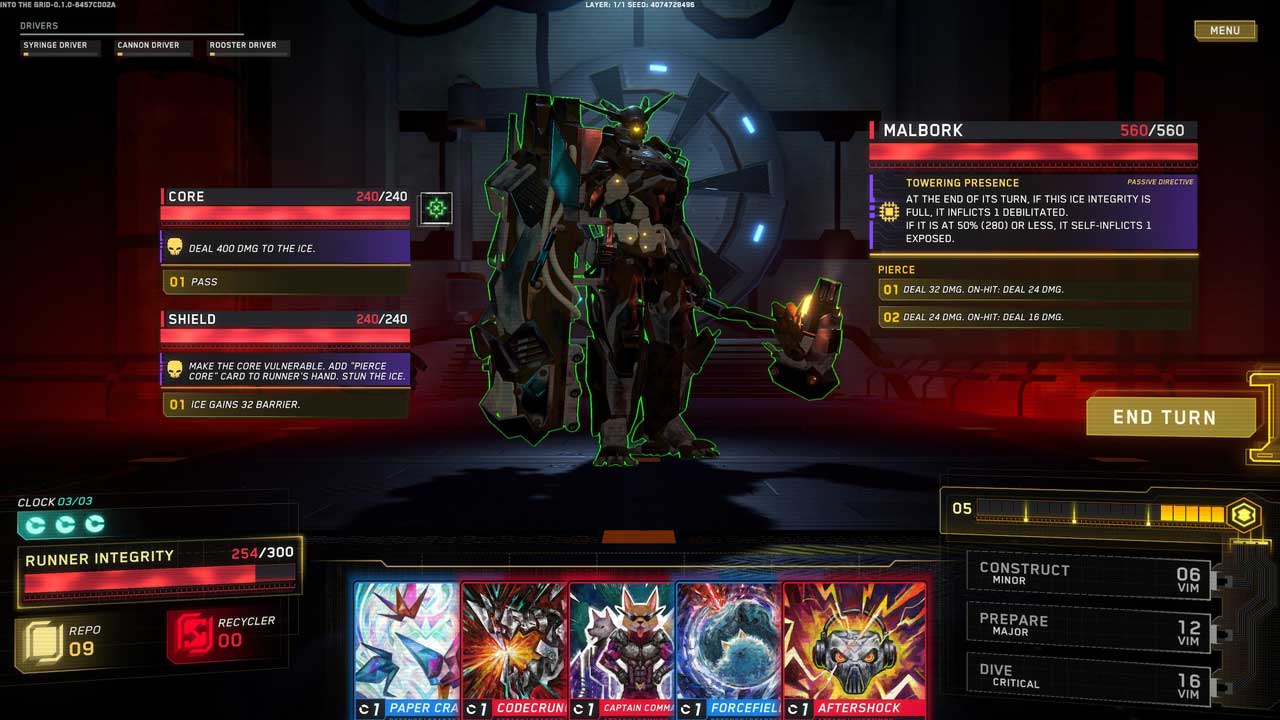Select the Cannon Driver
Screen dimensions: 1280x720
pos(153,47)
